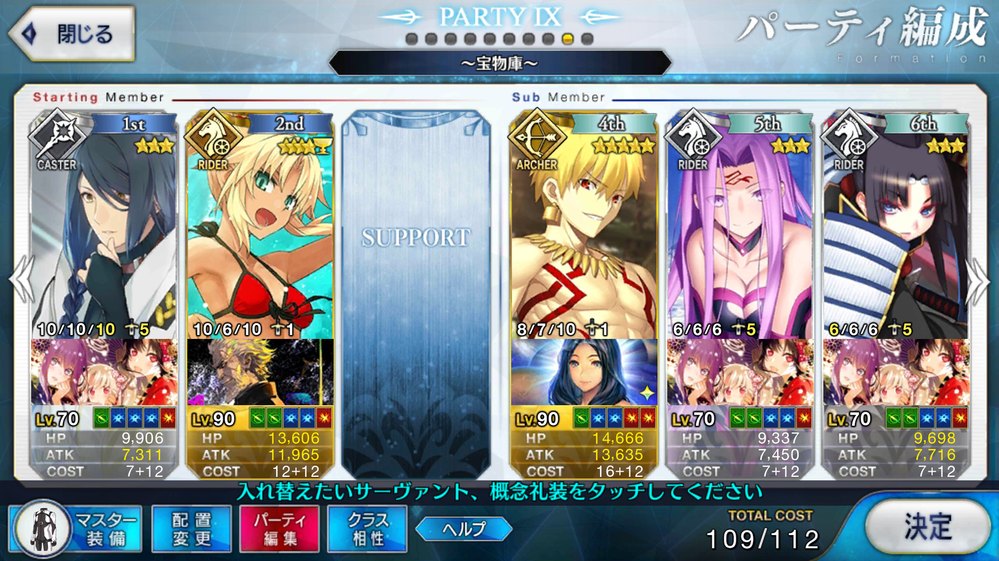Confirm the party with 決定 button

tap(928, 526)
